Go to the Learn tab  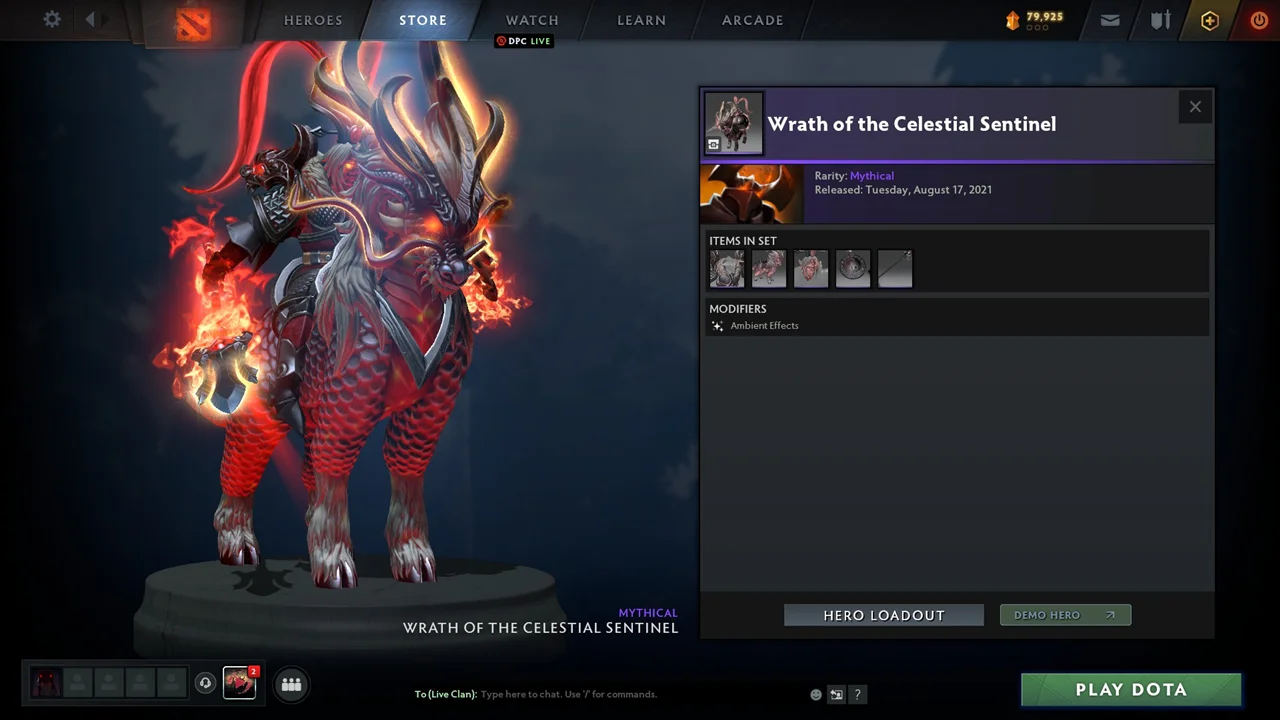point(641,20)
